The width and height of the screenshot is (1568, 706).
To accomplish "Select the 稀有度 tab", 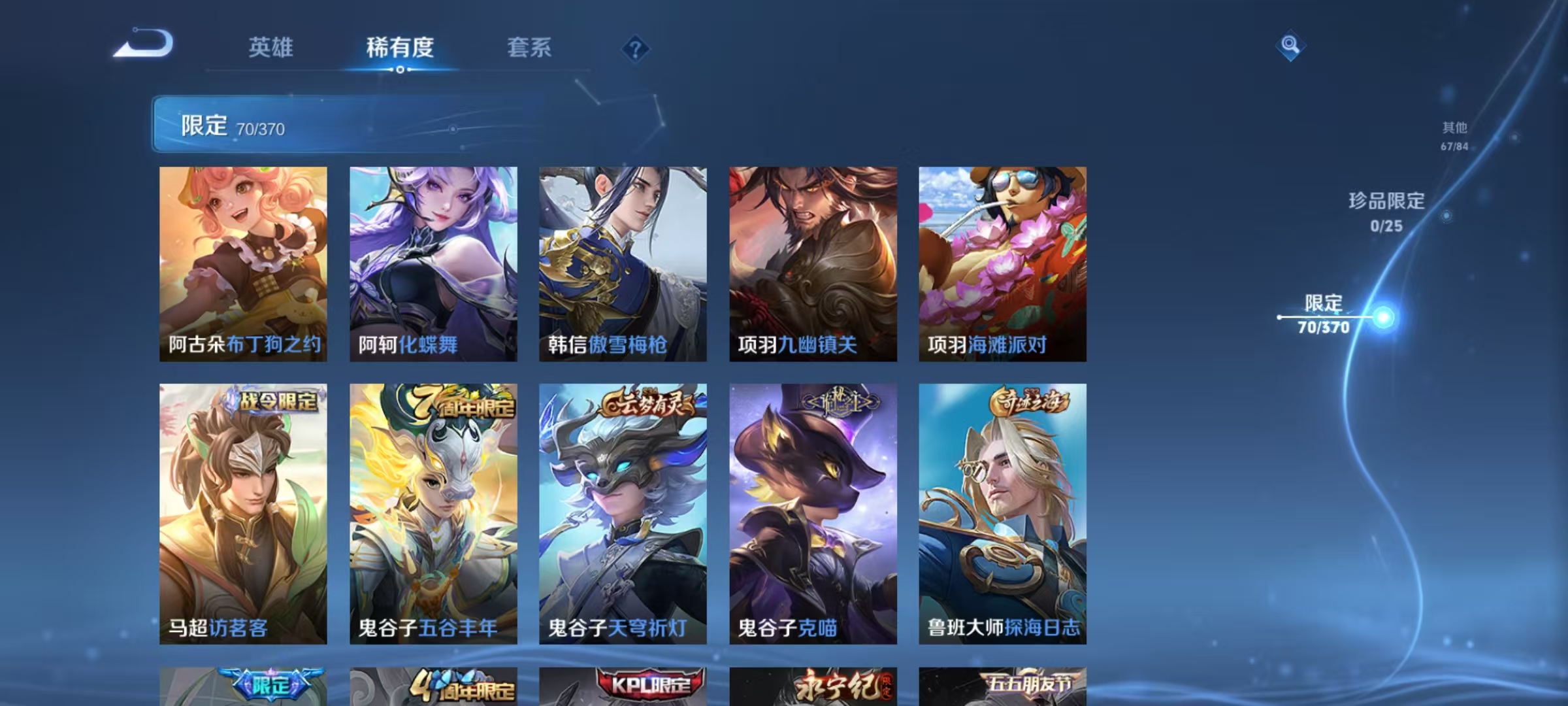I will 401,47.
